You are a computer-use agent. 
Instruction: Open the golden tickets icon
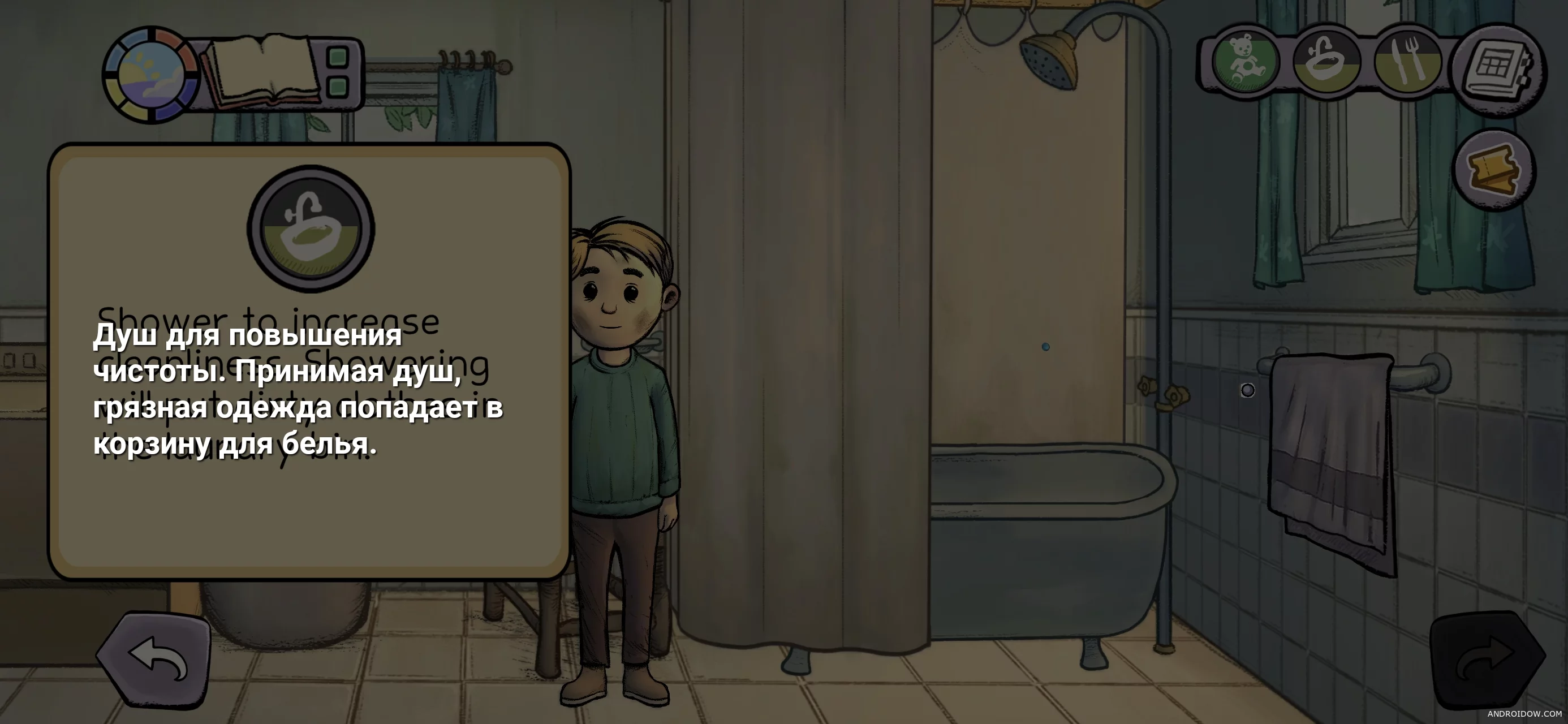(x=1493, y=169)
